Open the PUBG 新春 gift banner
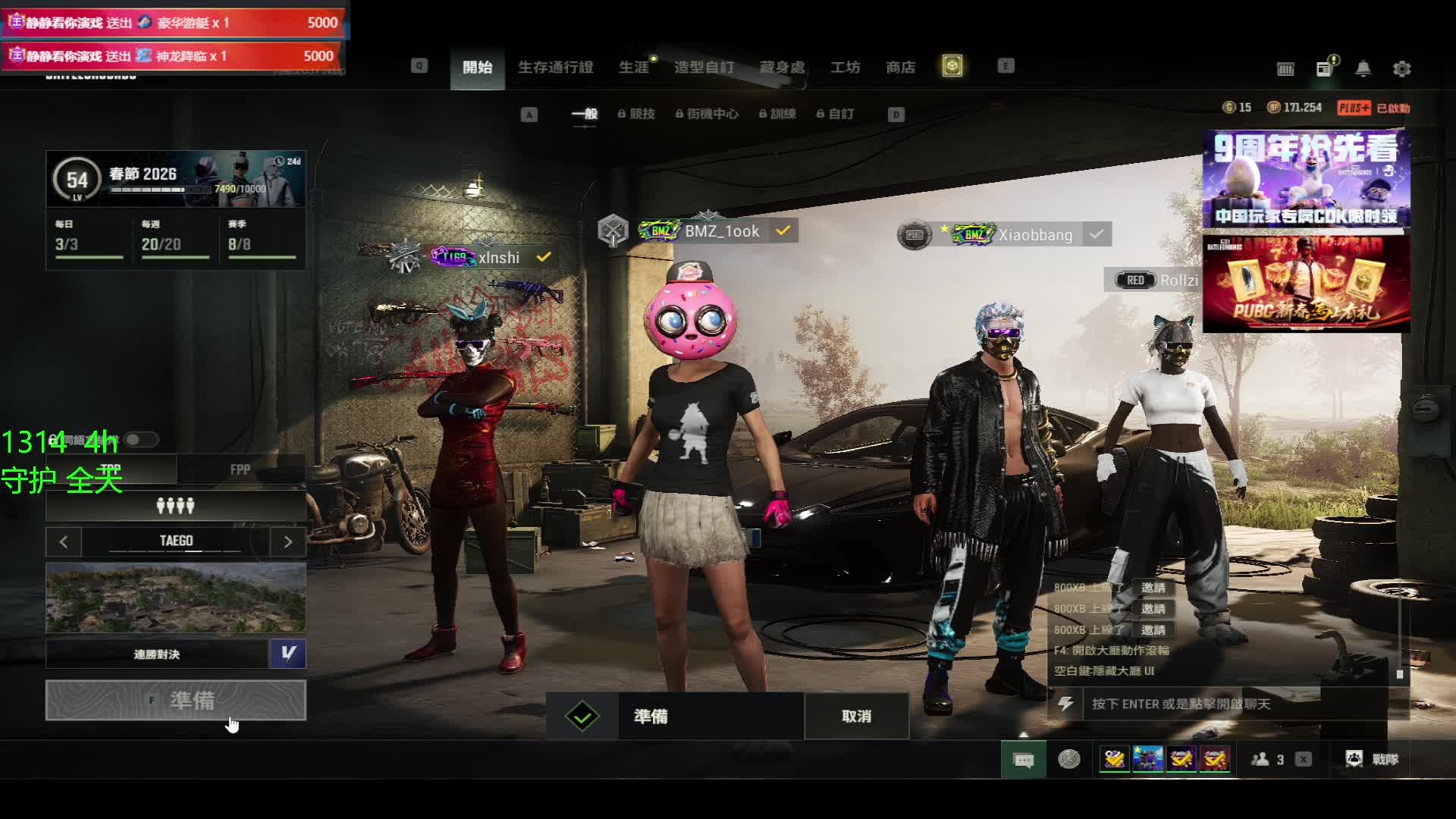The image size is (1456, 819). pos(1306,284)
